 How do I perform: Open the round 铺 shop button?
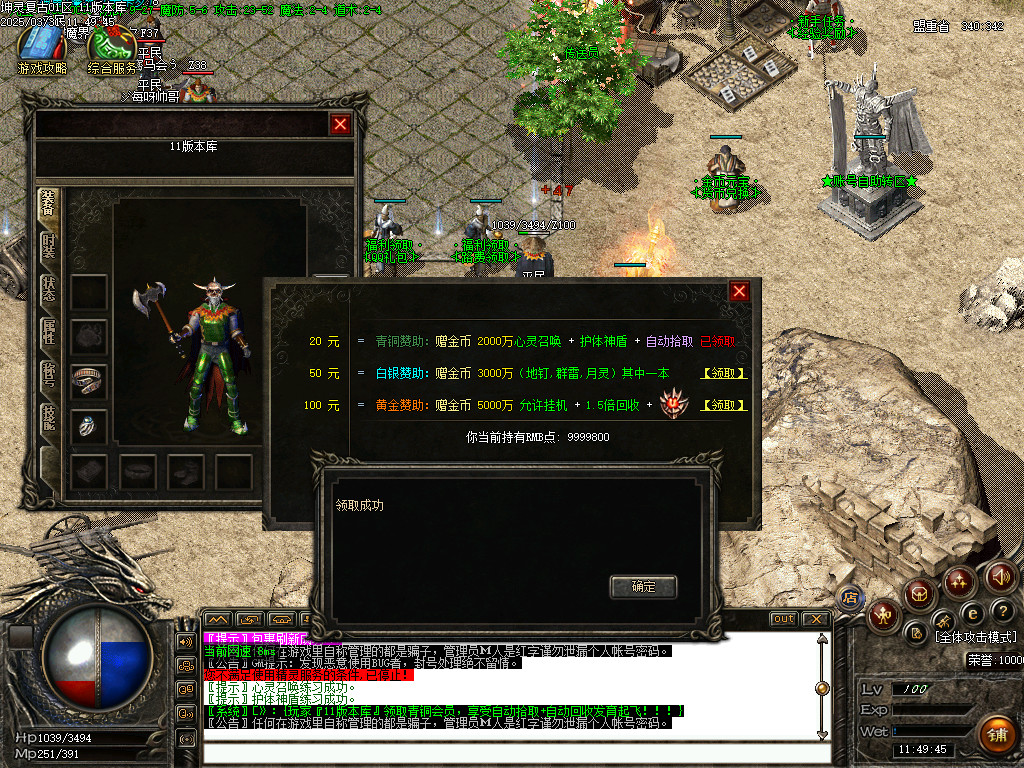pos(995,735)
